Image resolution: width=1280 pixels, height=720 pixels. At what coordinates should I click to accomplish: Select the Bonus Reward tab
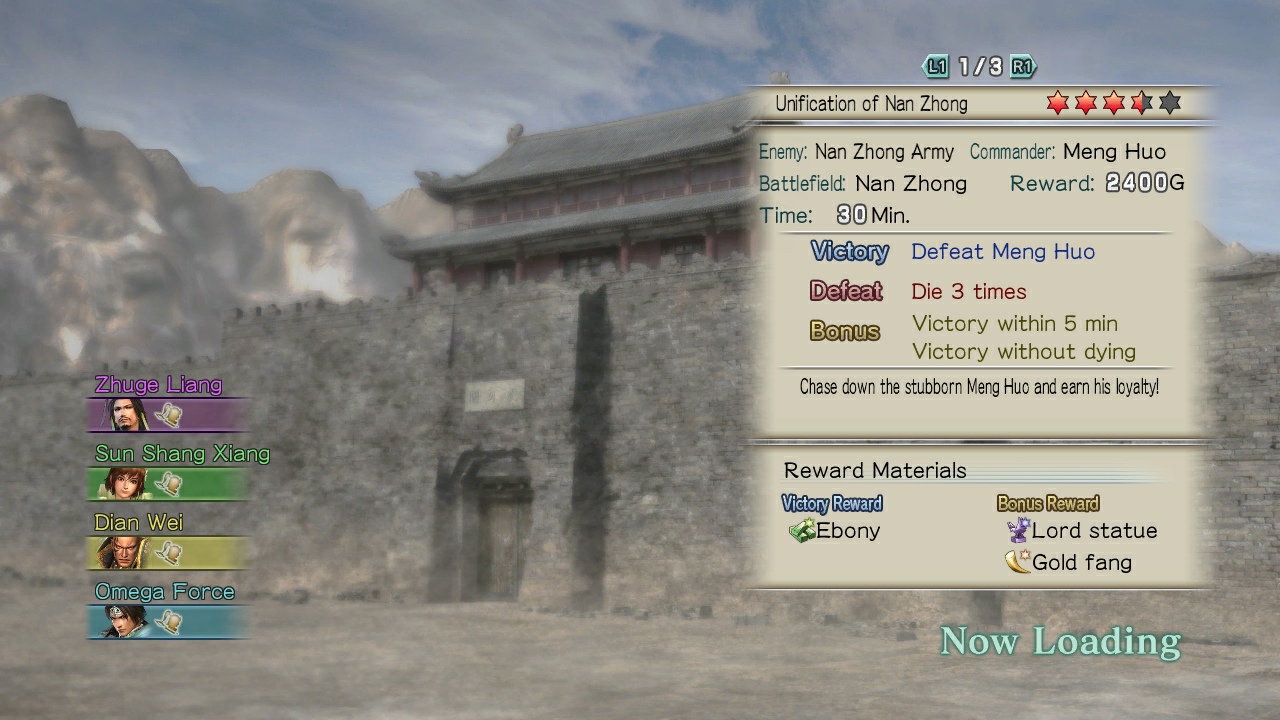(1048, 503)
